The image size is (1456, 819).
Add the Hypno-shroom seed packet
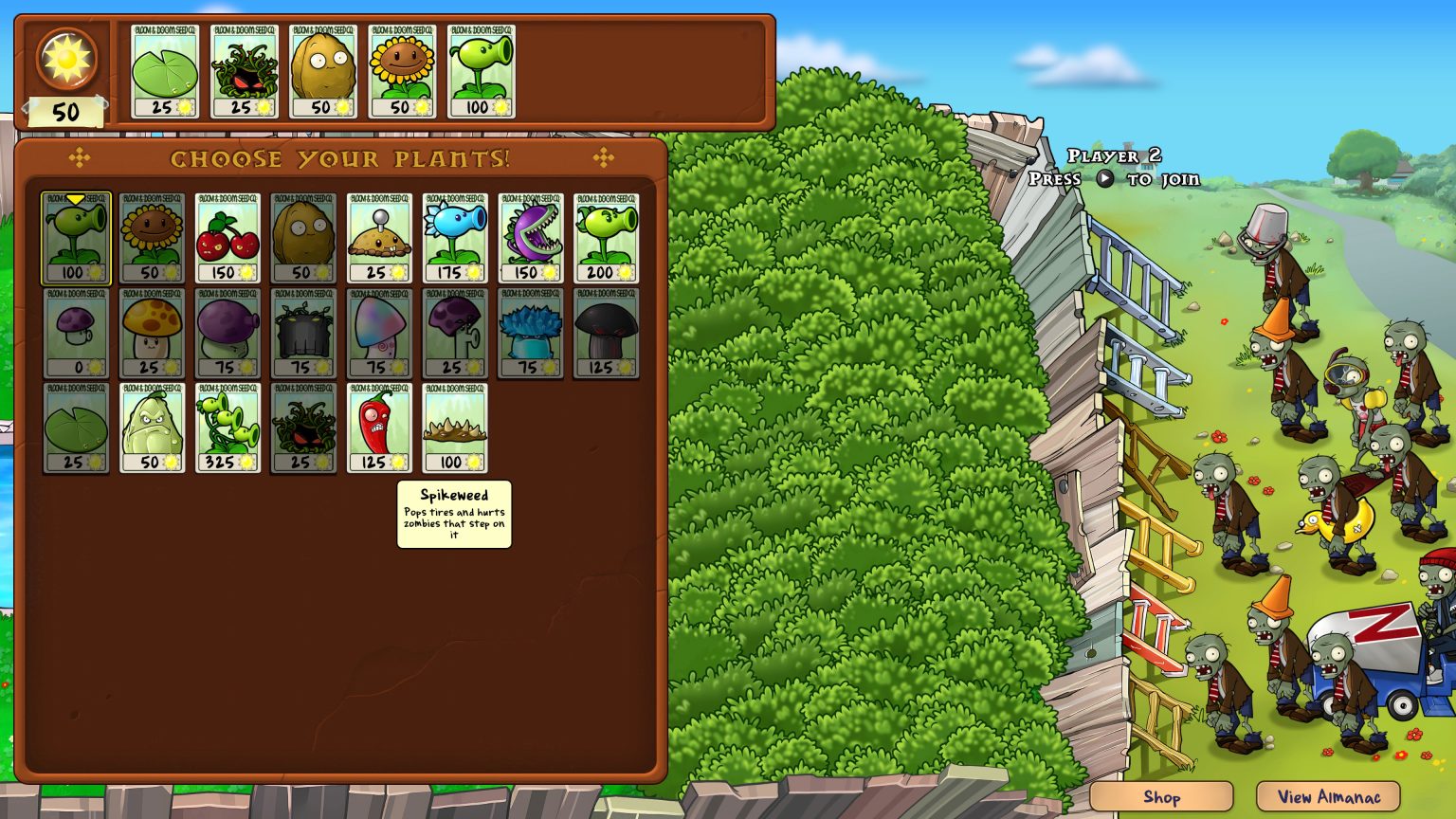pyautogui.click(x=379, y=333)
